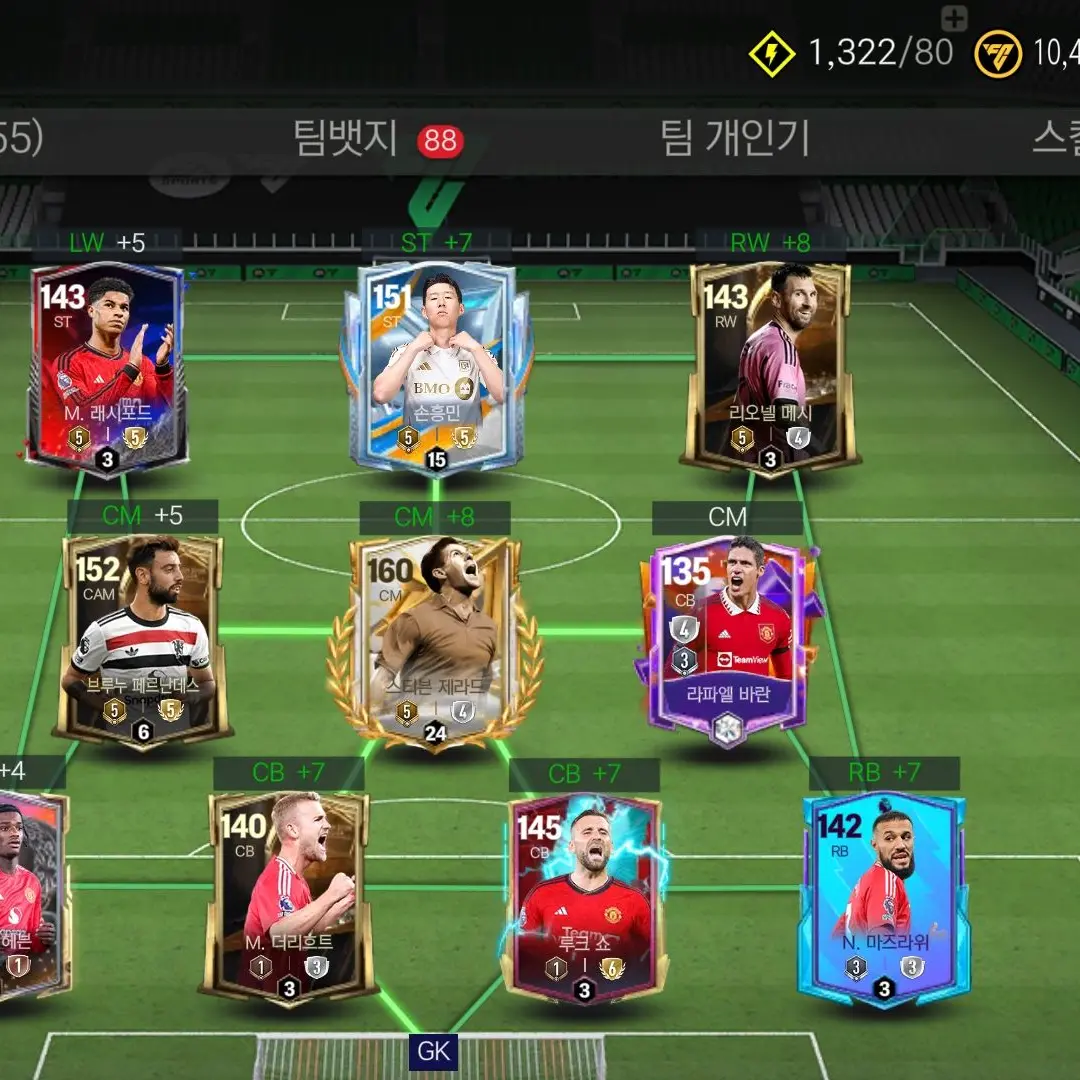Pick the 브루누 페르난데스 card
This screenshot has height=1080, width=1080.
[x=142, y=642]
